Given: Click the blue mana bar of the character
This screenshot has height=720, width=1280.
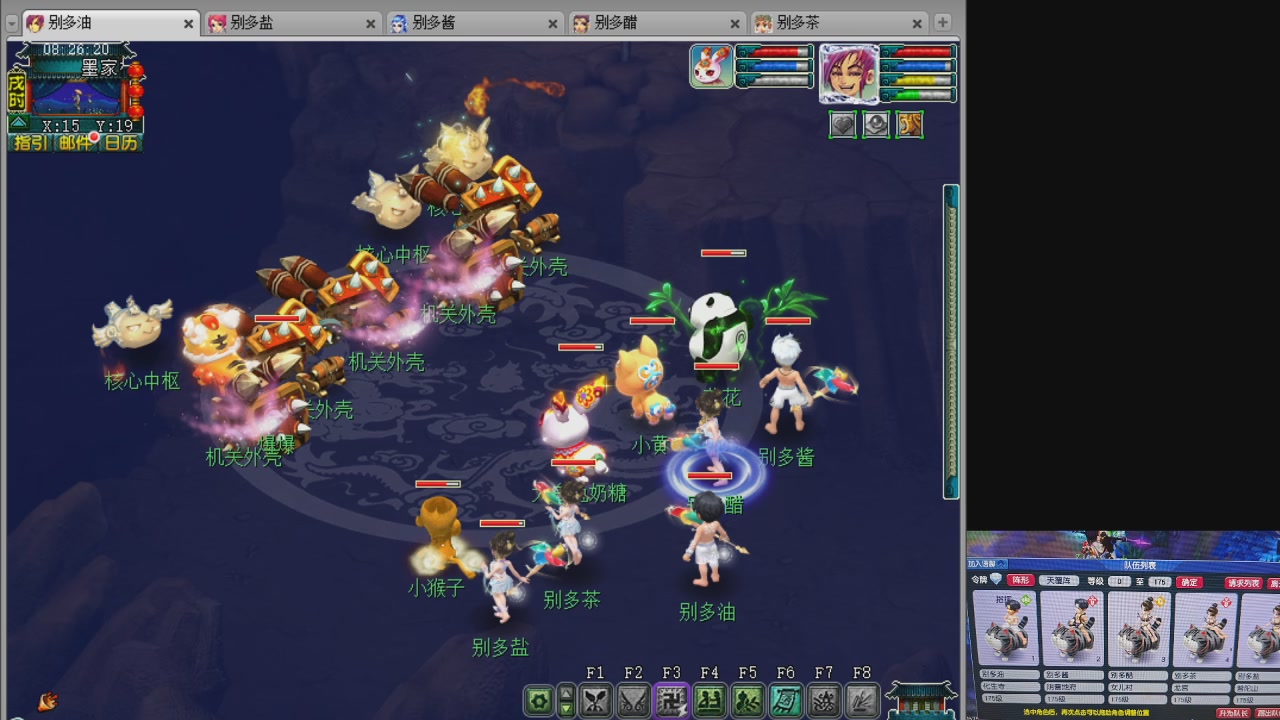Looking at the screenshot, I should 921,68.
